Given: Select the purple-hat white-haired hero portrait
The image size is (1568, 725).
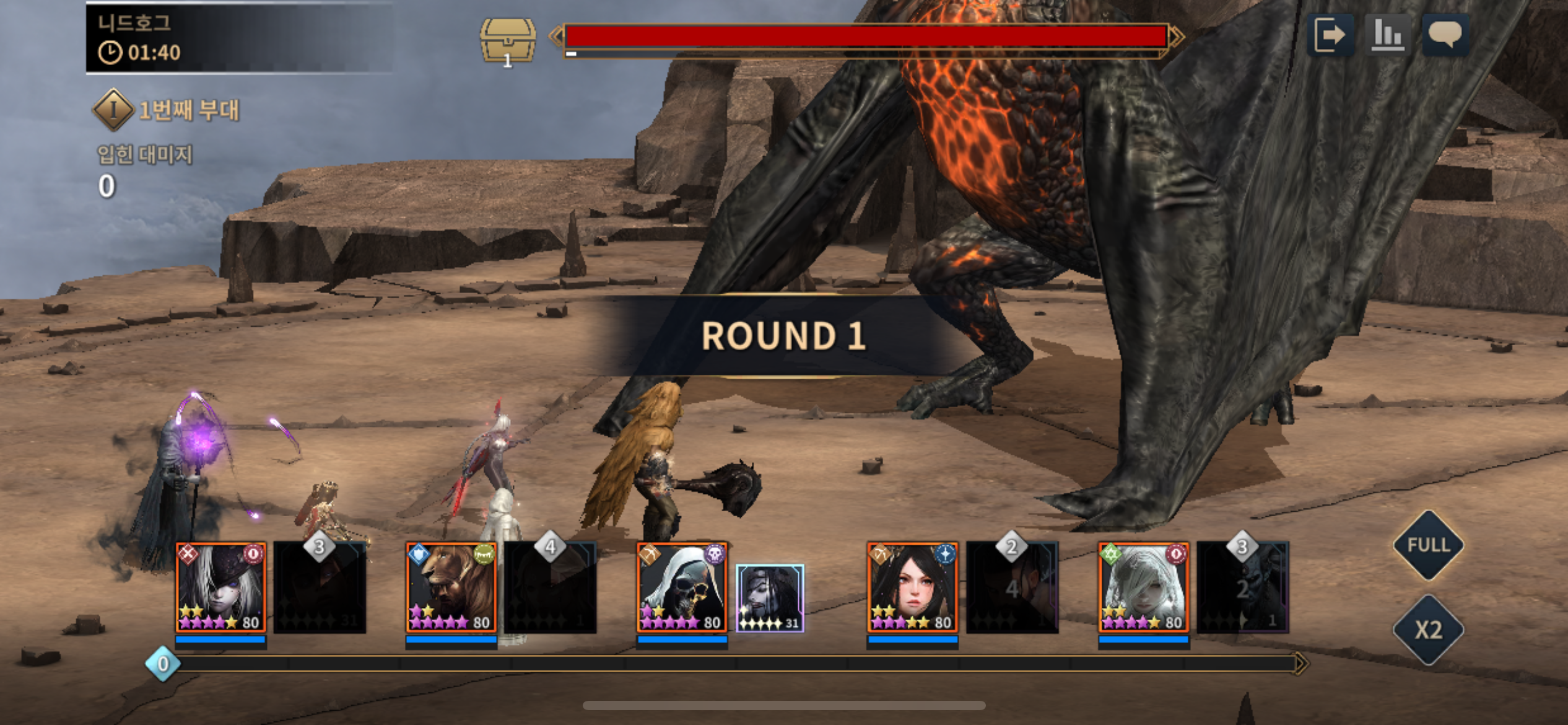Looking at the screenshot, I should coord(221,587).
